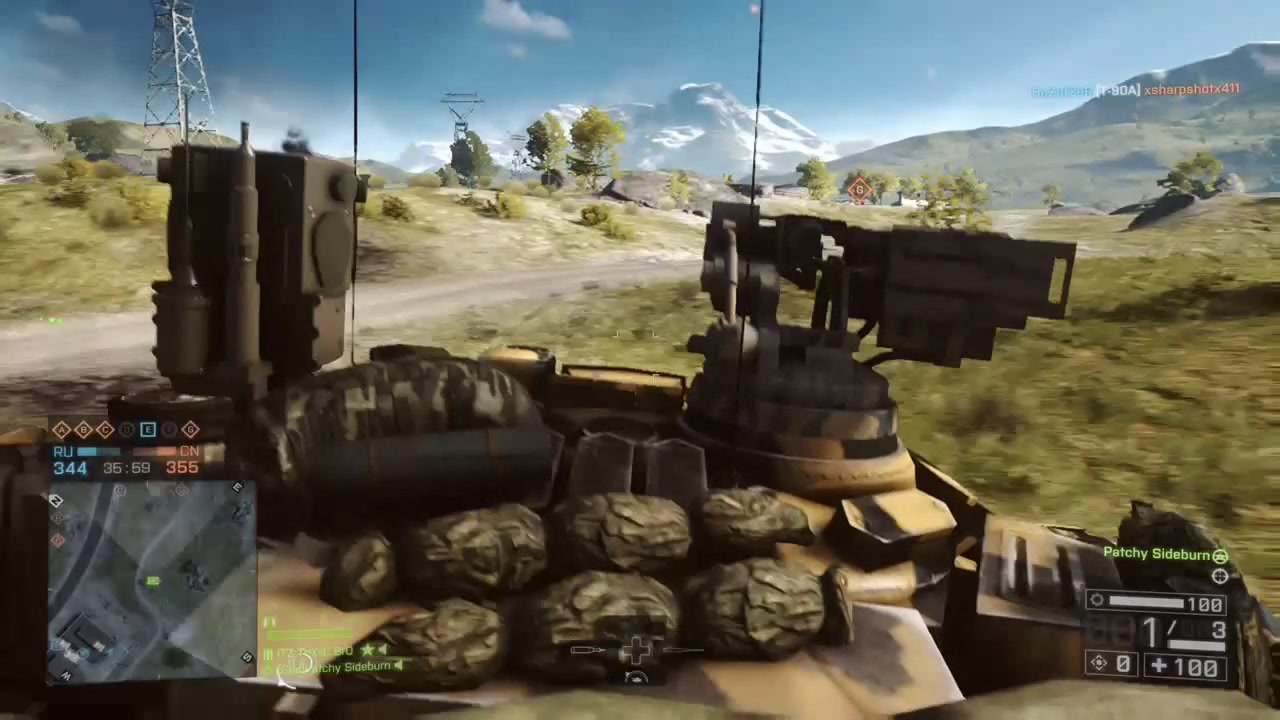Click the captured objective C diamond icon
Image resolution: width=1280 pixels, height=720 pixels.
click(x=104, y=429)
